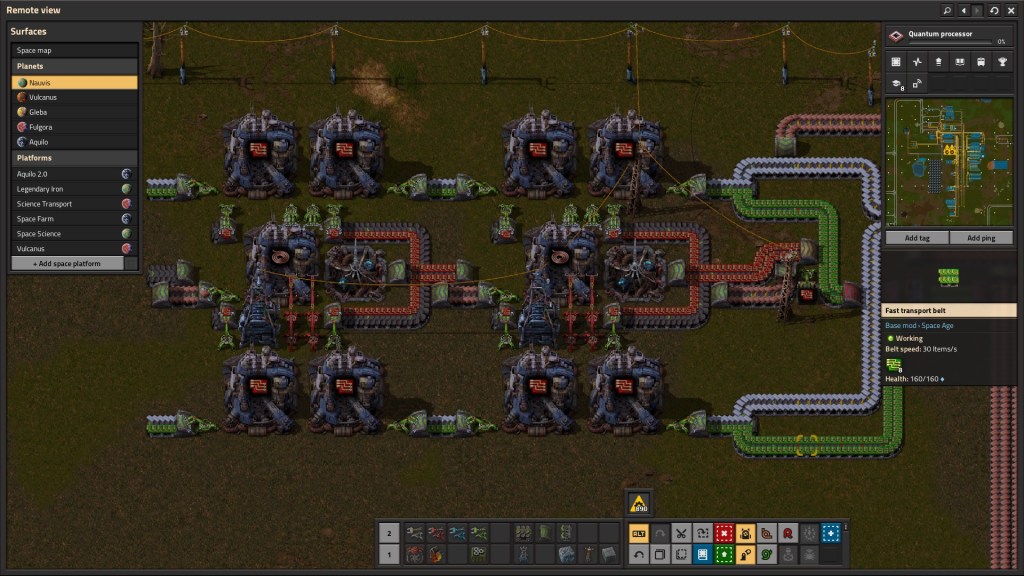Viewport: 1024px width, 576px height.
Task: Open the Quantum processor research bar
Action: [x=949, y=36]
